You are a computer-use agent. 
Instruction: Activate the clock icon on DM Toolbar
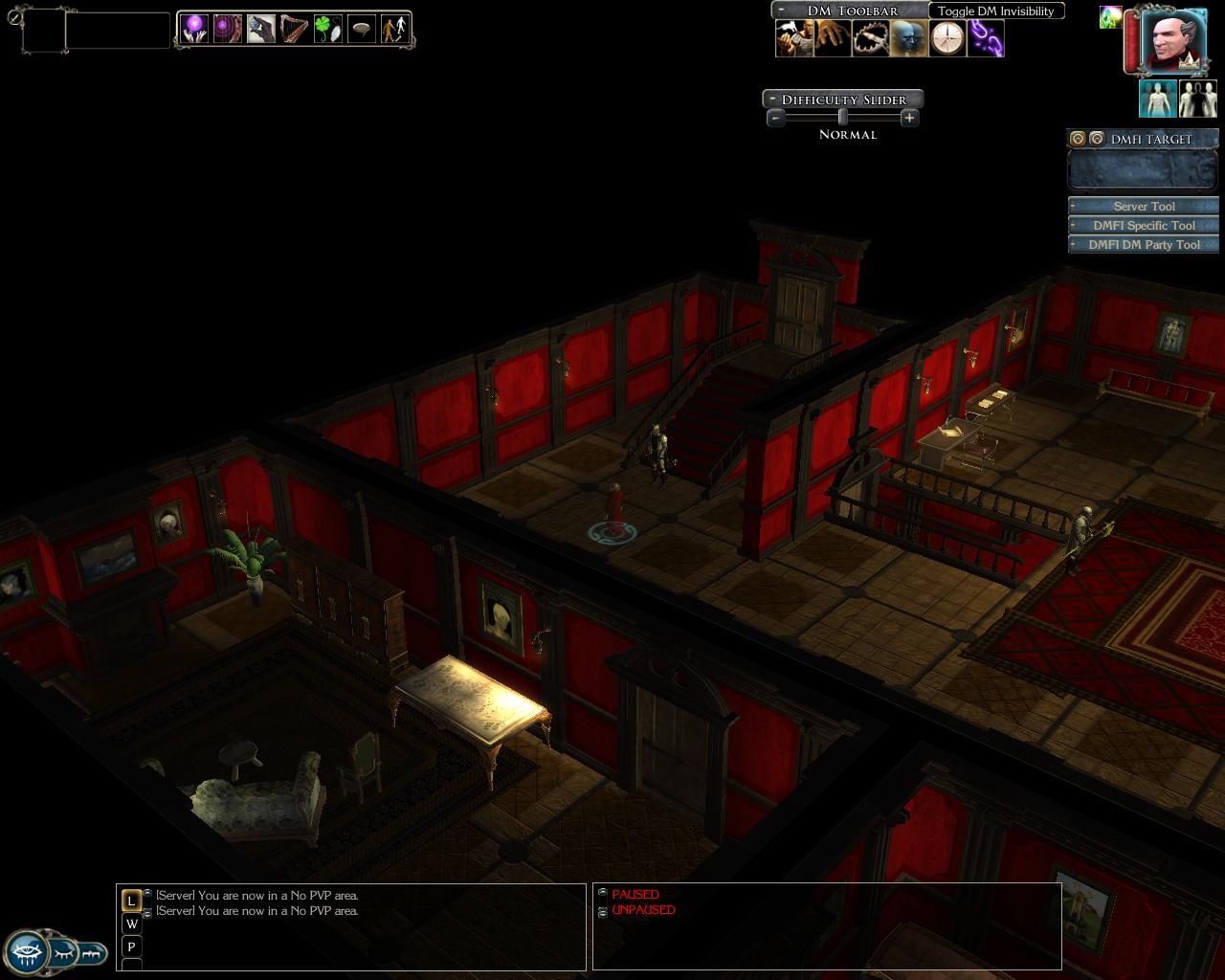coord(947,39)
